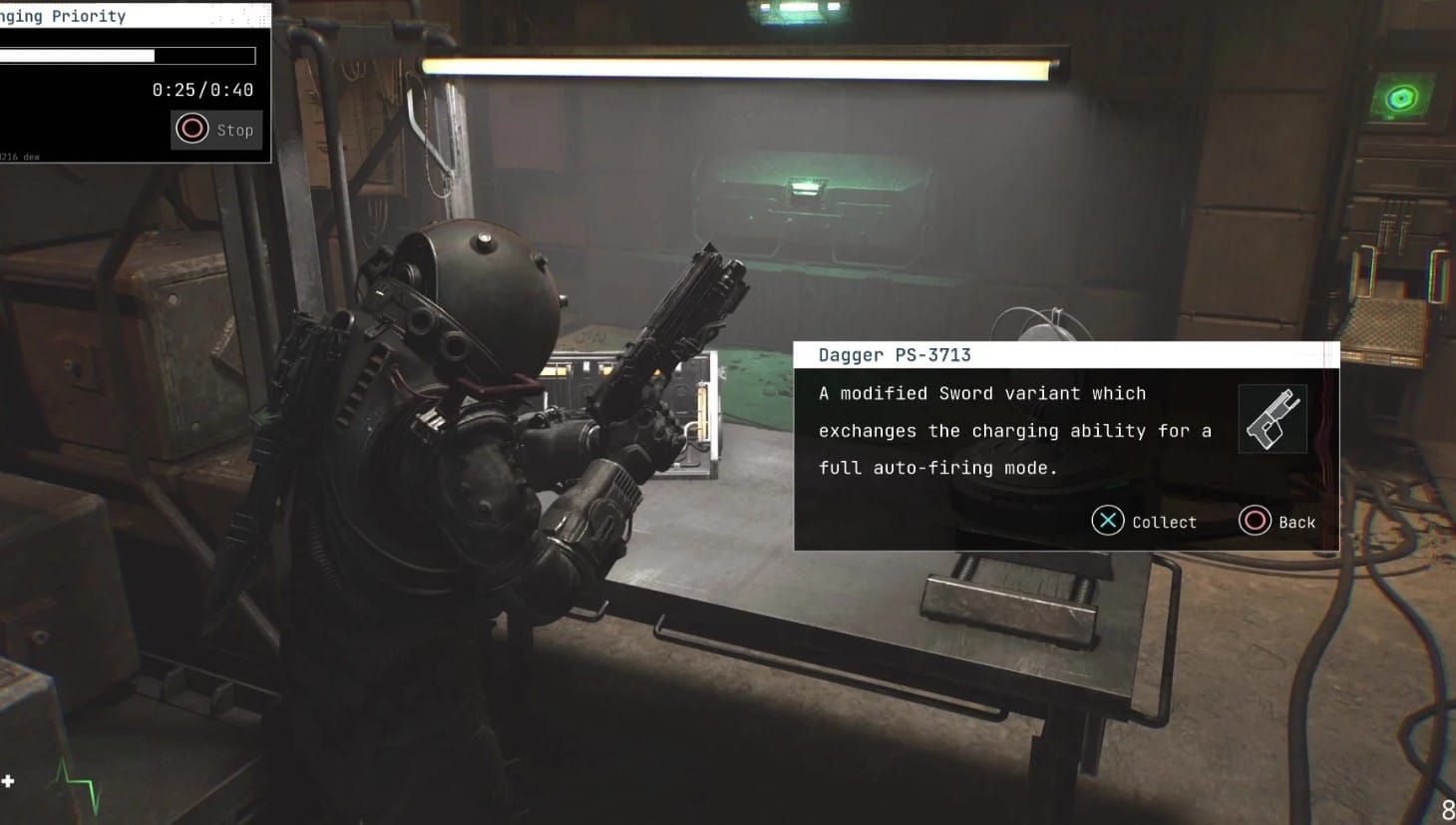
Task: Choose Back in the Dagger dialog
Action: [1276, 521]
